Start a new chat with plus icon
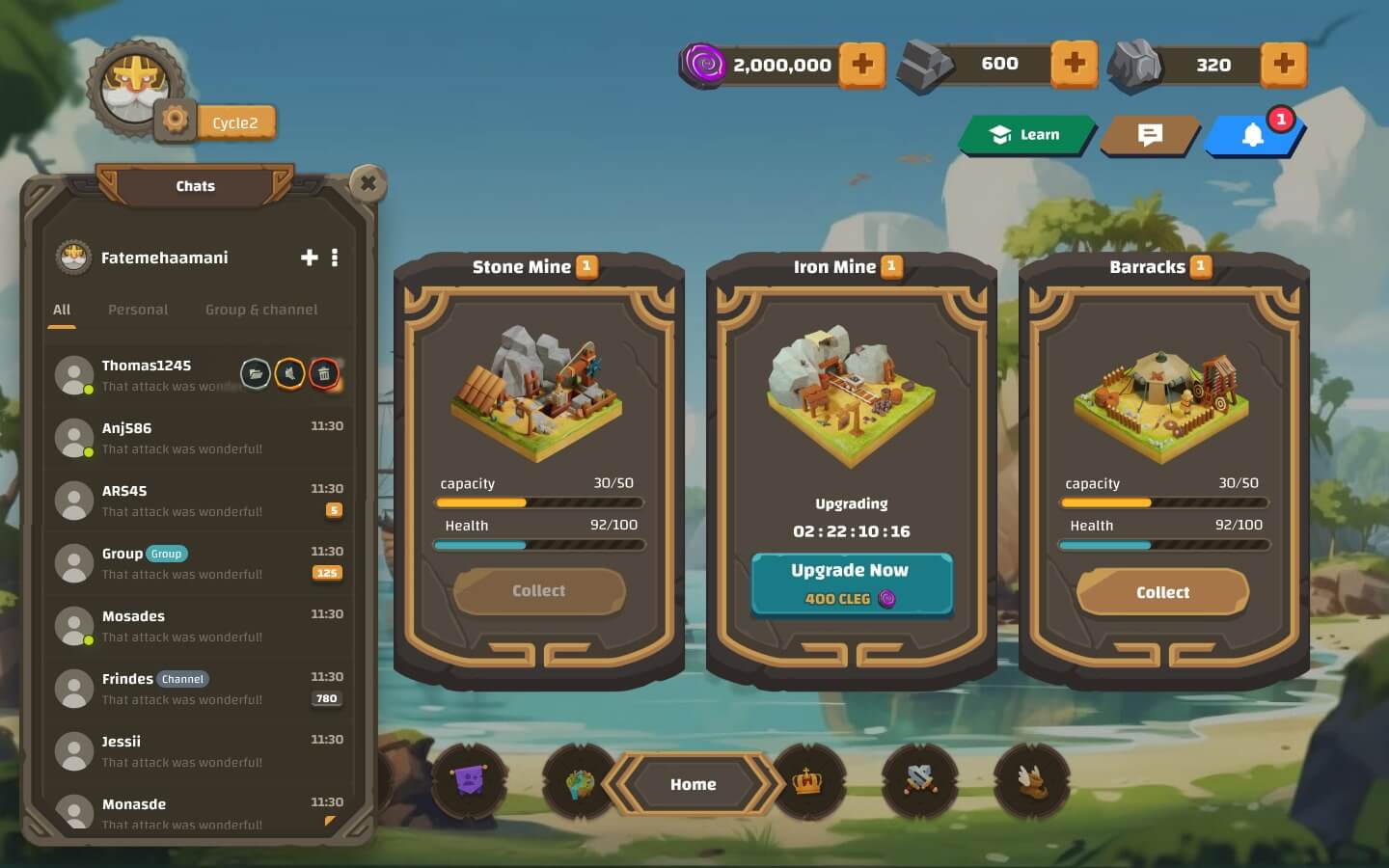Screen dimensions: 1389x868 coord(310,258)
